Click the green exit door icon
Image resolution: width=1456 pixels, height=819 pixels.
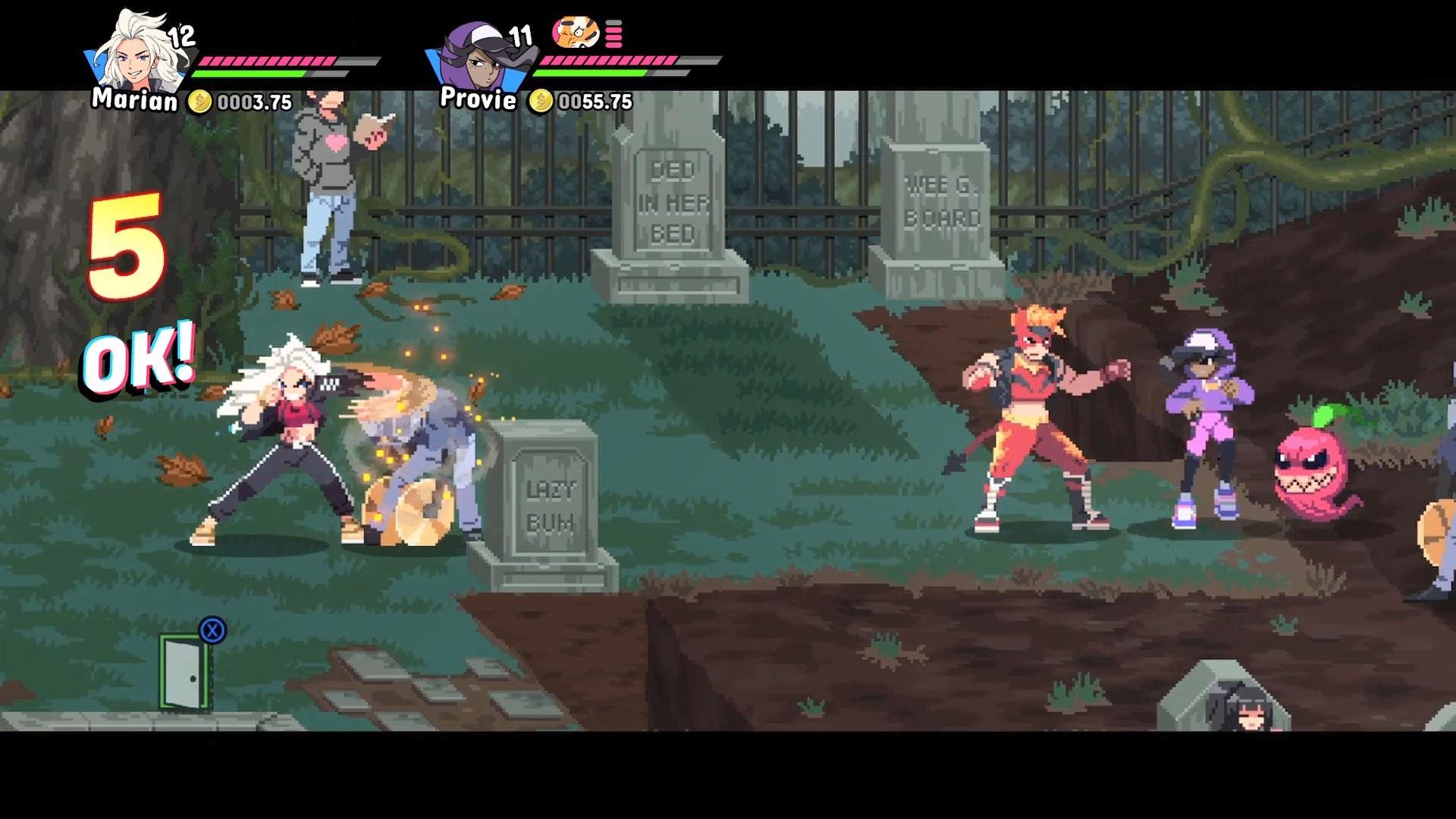pyautogui.click(x=184, y=673)
